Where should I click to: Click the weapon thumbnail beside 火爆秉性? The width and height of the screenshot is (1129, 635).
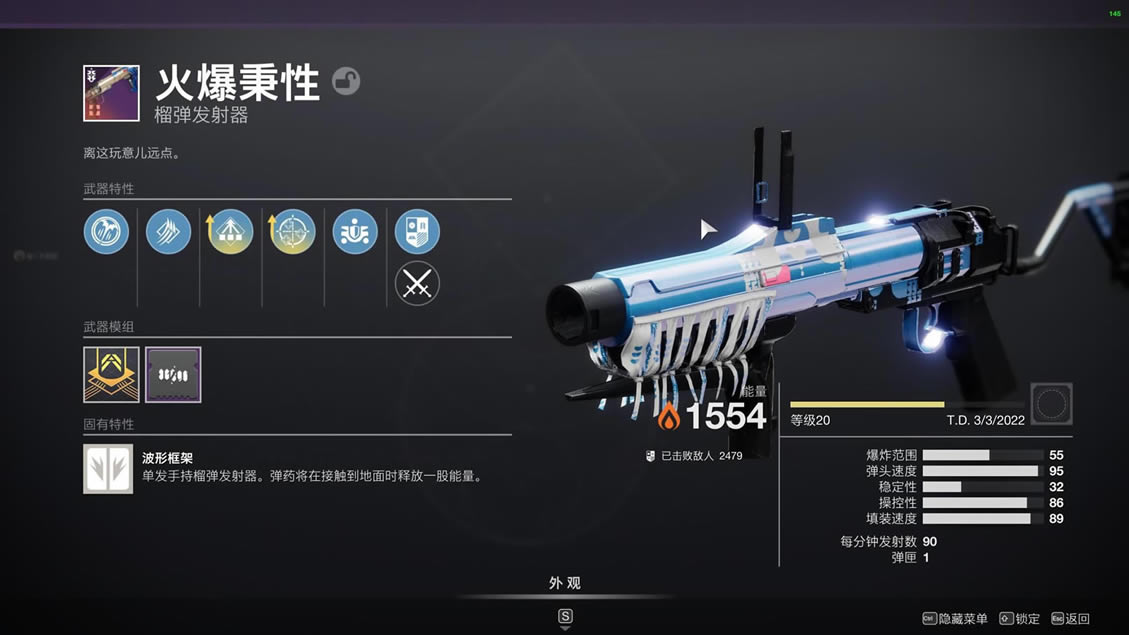coord(111,93)
